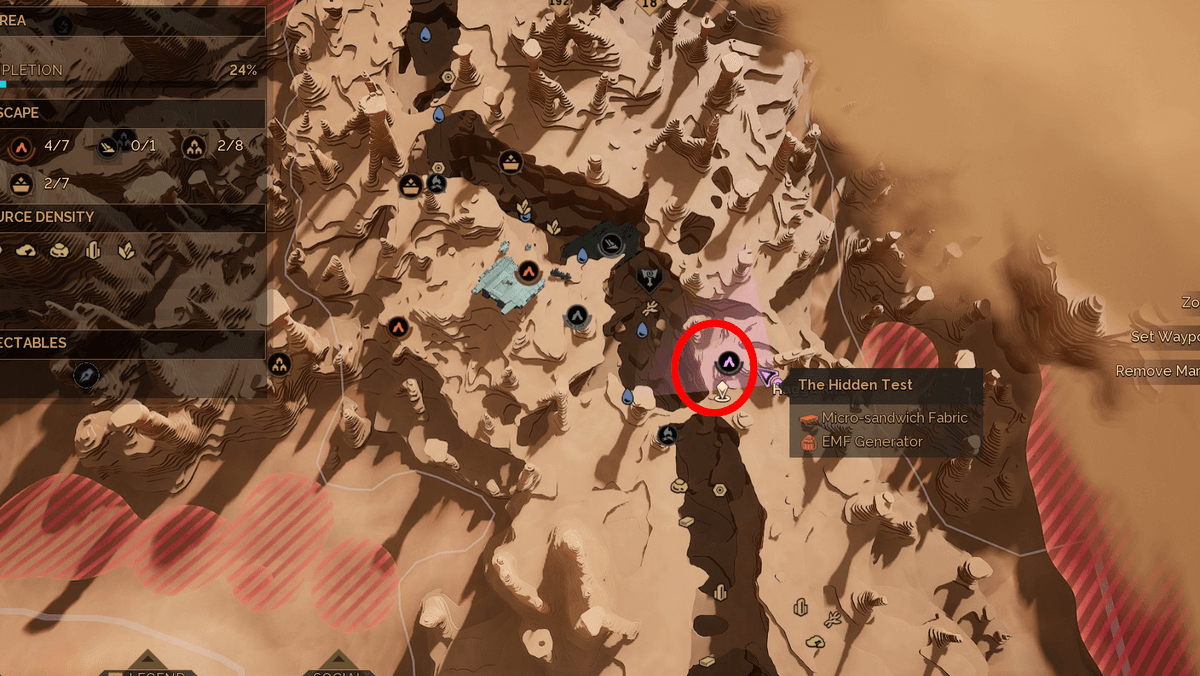The width and height of the screenshot is (1200, 676).
Task: Click the shipwreck map marker
Action: point(612,242)
